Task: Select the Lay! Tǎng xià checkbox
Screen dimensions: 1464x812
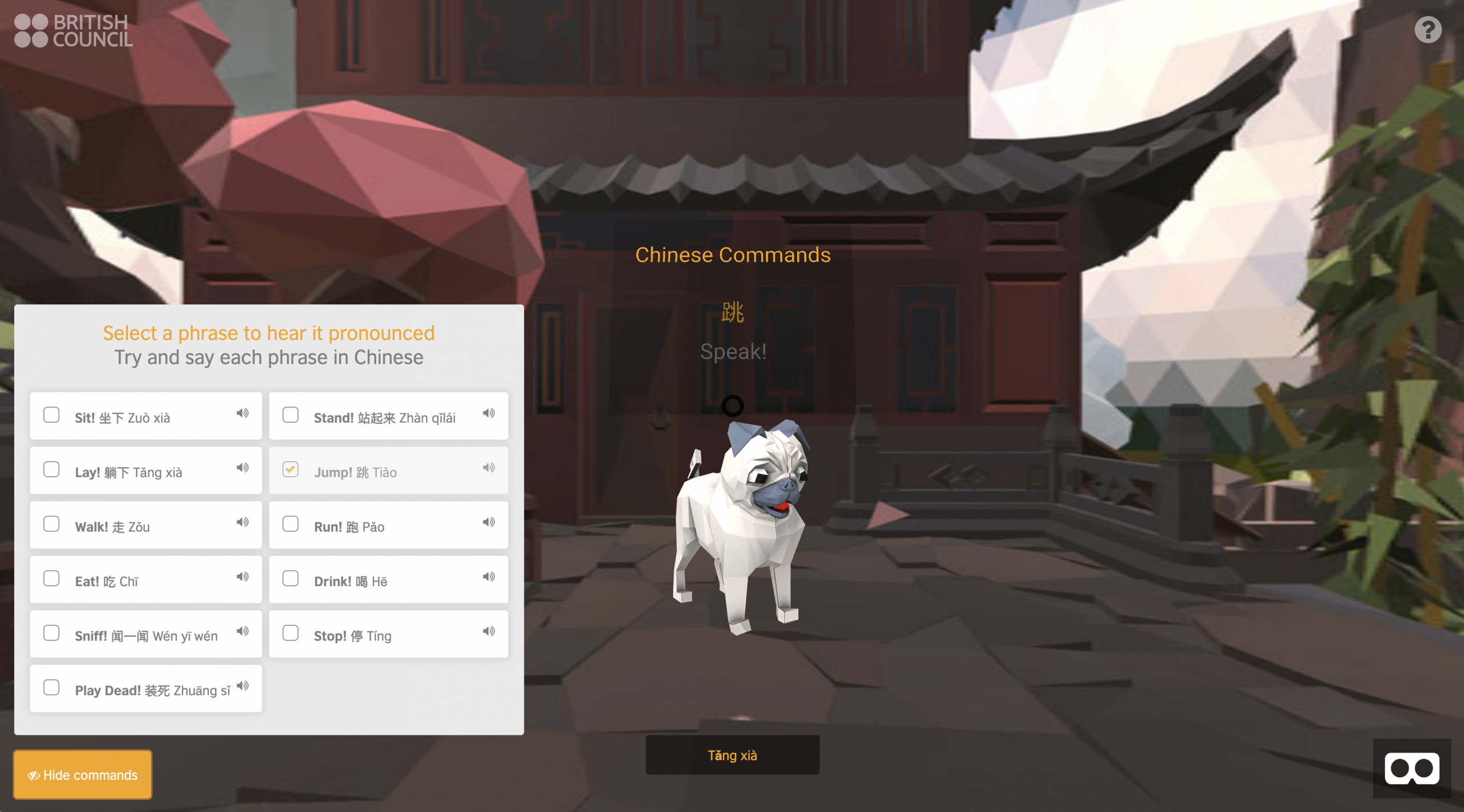Action: 51,469
